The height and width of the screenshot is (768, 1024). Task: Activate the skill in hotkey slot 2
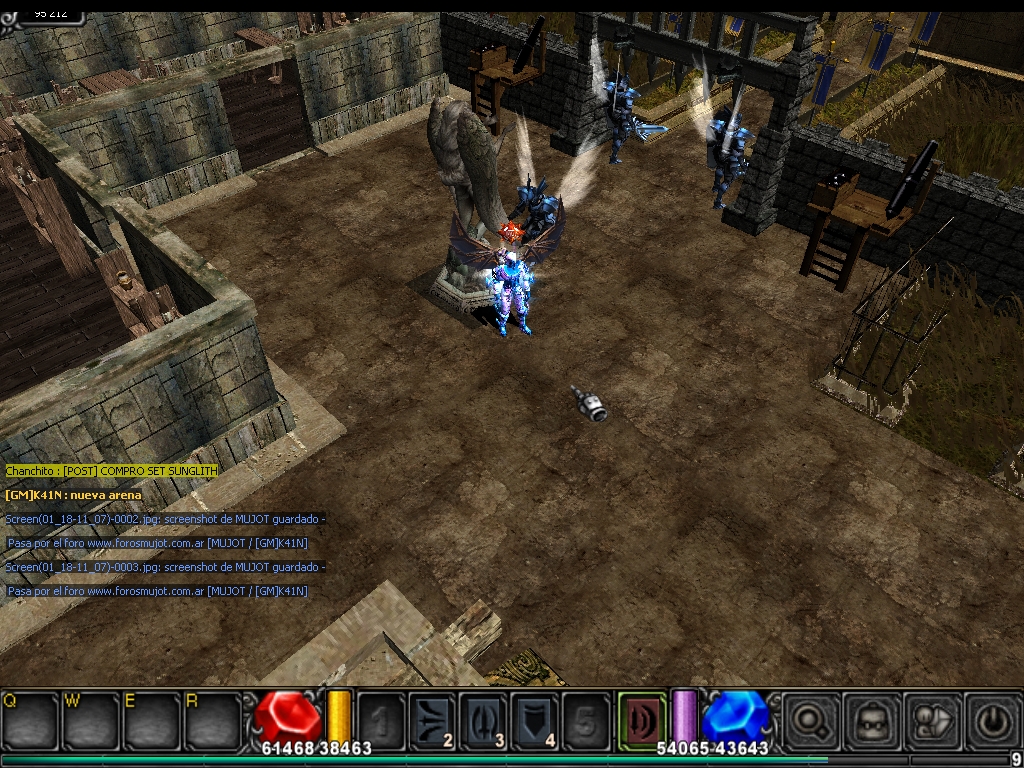click(x=432, y=720)
